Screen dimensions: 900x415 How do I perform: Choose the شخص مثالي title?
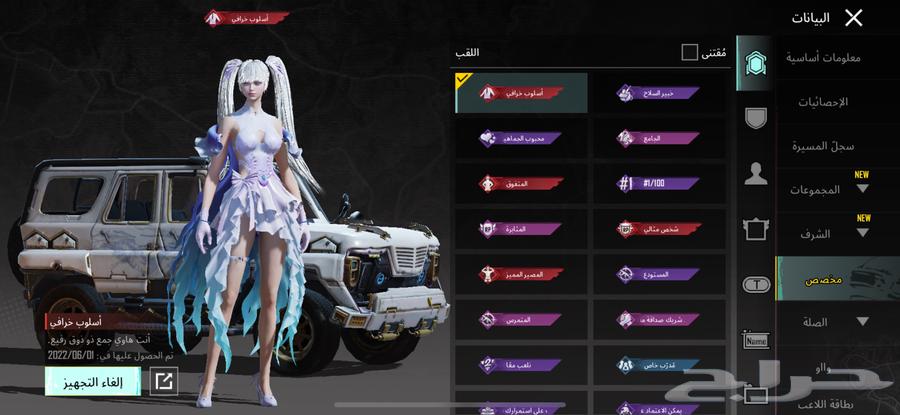(x=657, y=228)
